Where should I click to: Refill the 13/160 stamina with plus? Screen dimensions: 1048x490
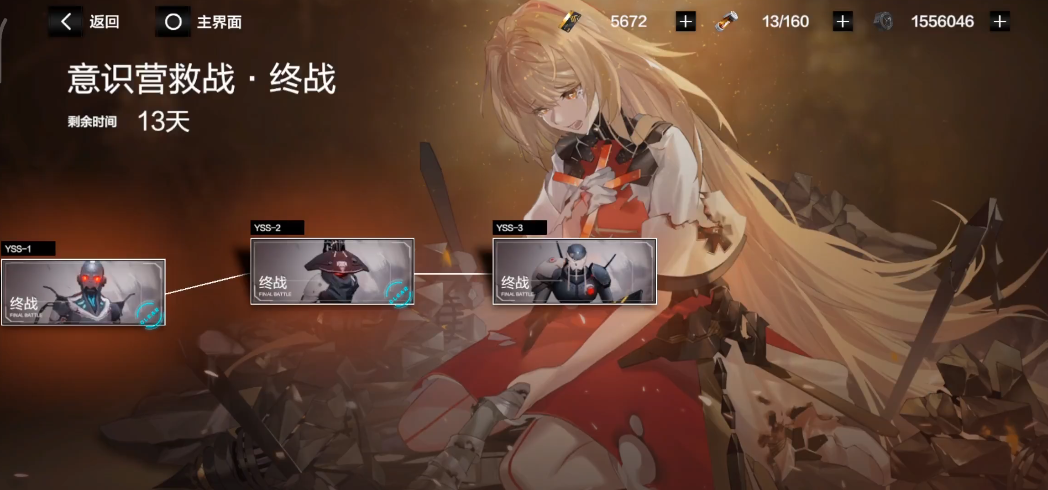[x=843, y=21]
